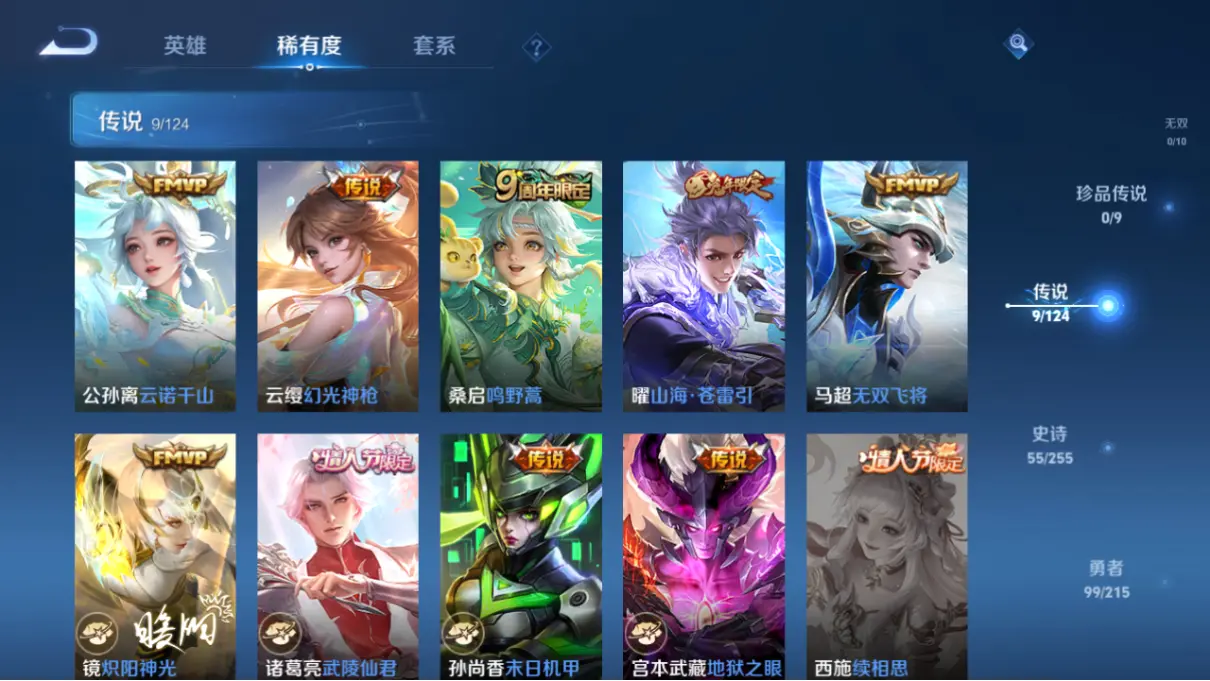Pick the 镜 炽阳神光 skin card
This screenshot has width=1210, height=681.
click(x=155, y=557)
